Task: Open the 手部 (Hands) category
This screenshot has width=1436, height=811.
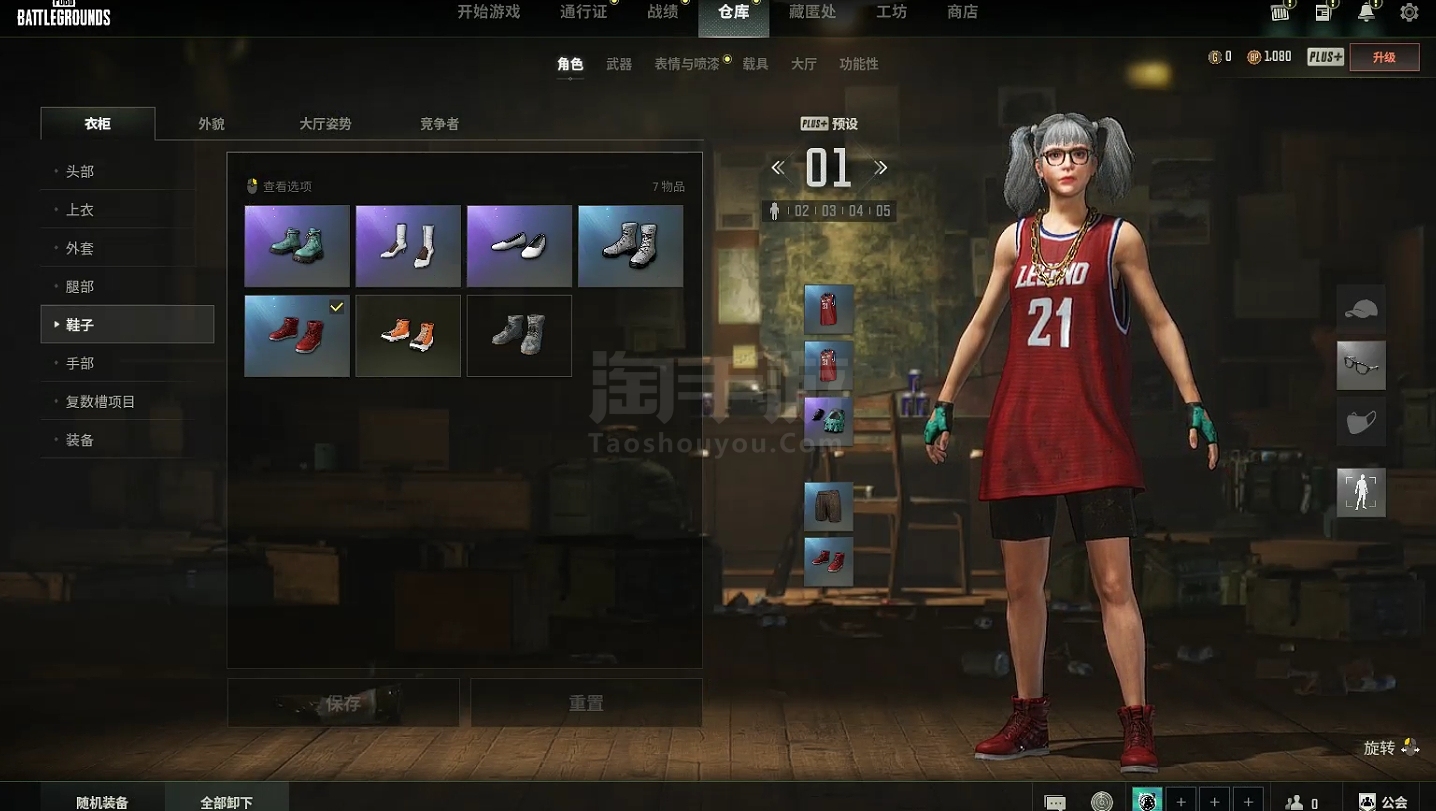Action: [80, 363]
